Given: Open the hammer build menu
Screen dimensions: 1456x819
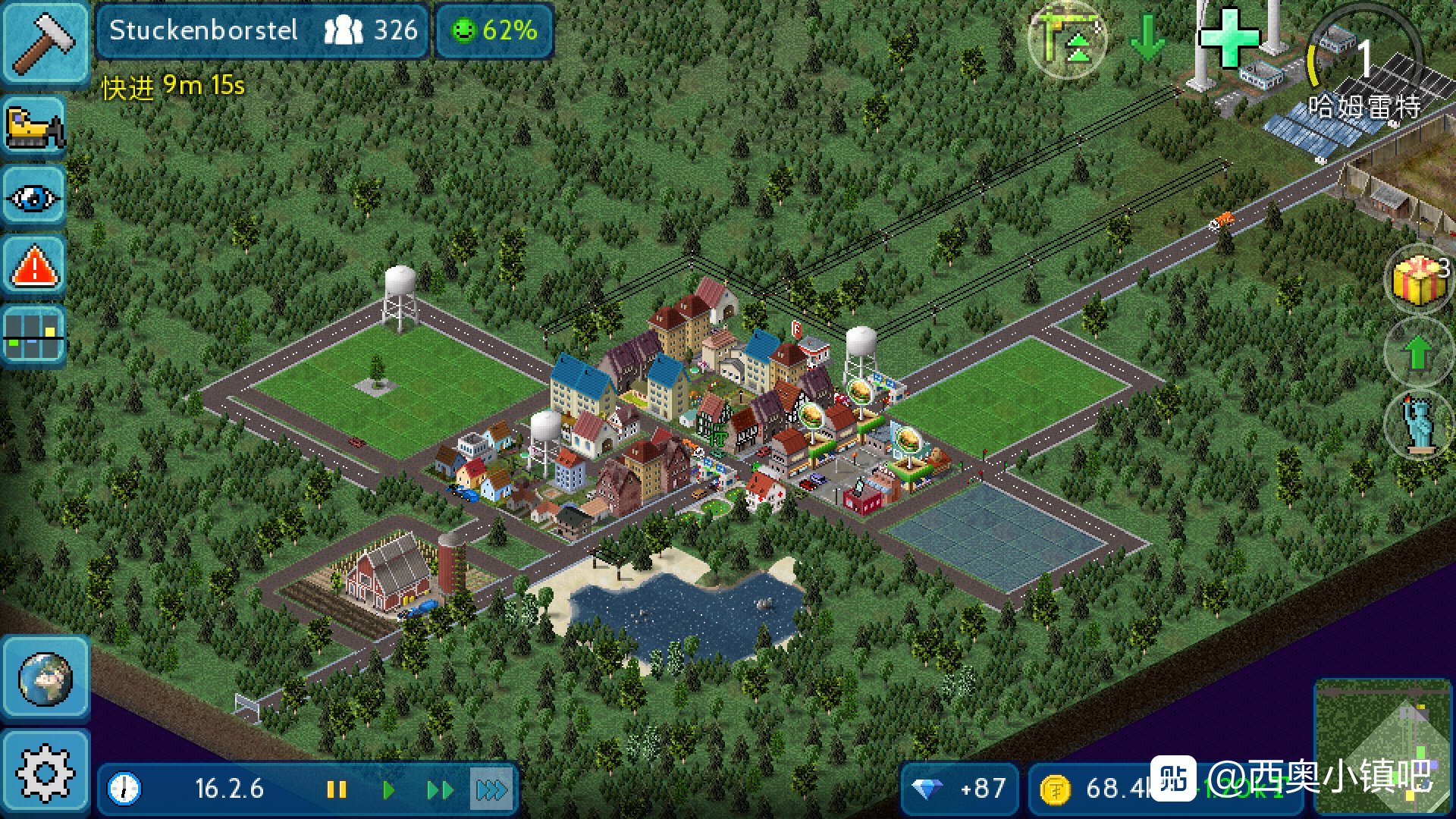Looking at the screenshot, I should click(44, 42).
